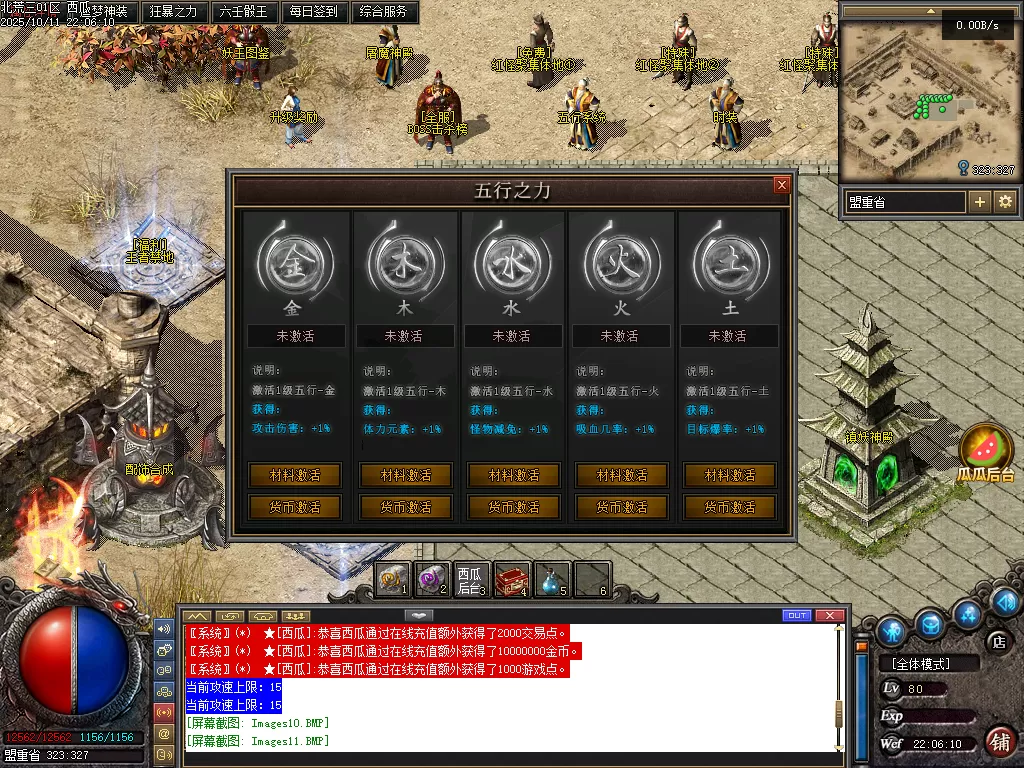1024x768 pixels.
Task: Open the bag via the blue chest icon
Action: pos(931,624)
